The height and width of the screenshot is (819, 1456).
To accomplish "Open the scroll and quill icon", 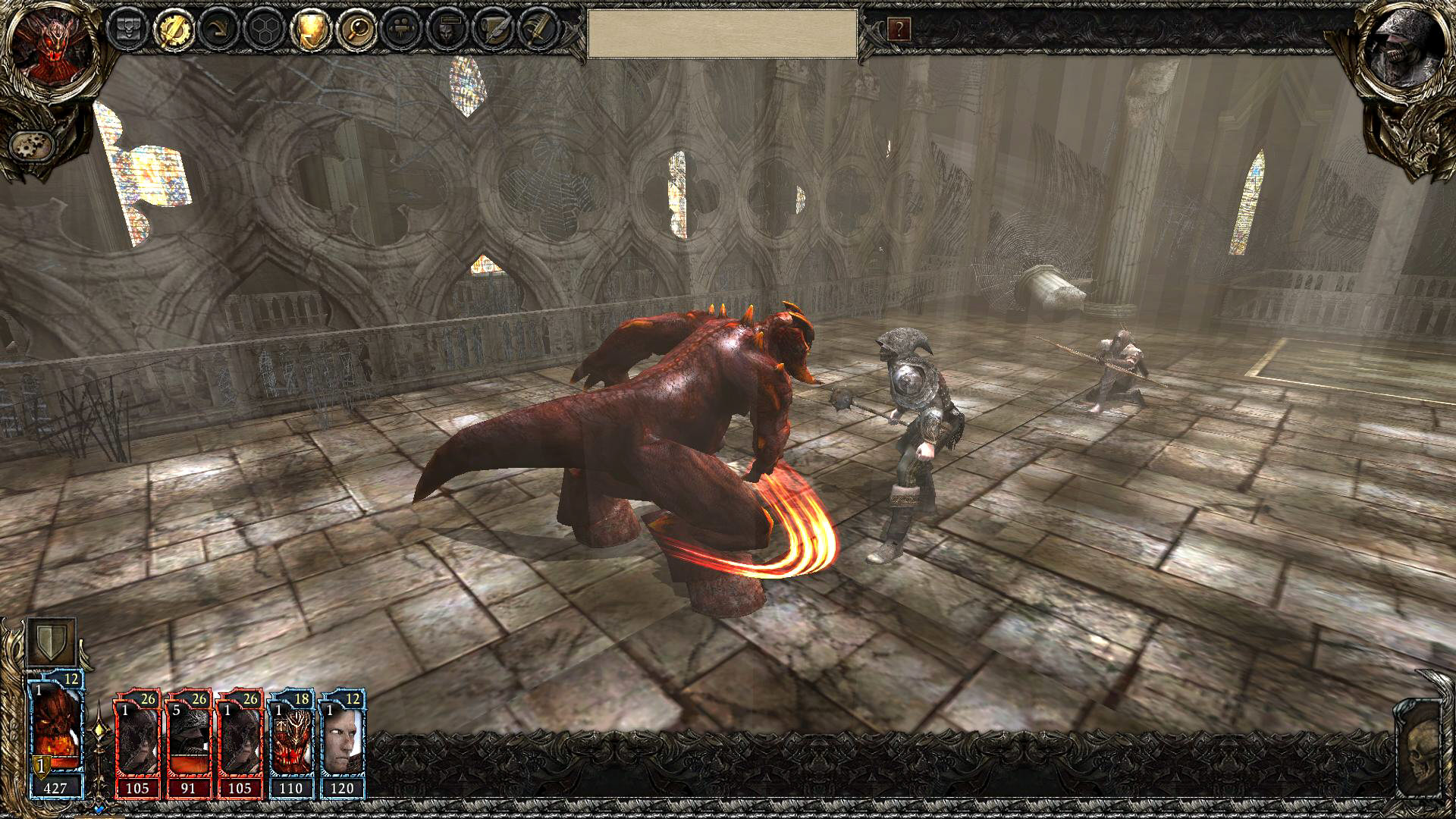I will pyautogui.click(x=493, y=30).
